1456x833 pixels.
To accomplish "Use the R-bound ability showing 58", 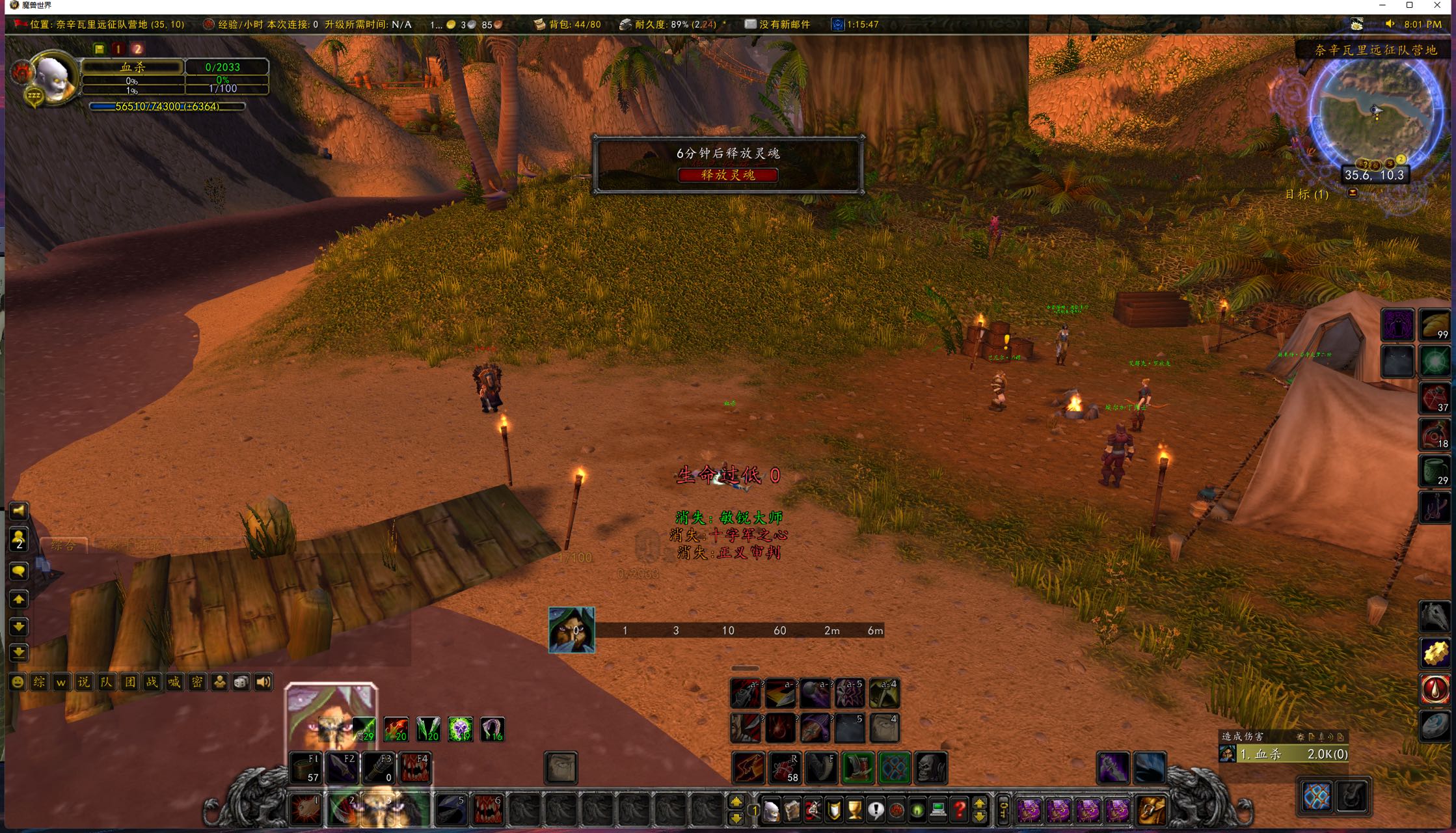I will [x=784, y=768].
